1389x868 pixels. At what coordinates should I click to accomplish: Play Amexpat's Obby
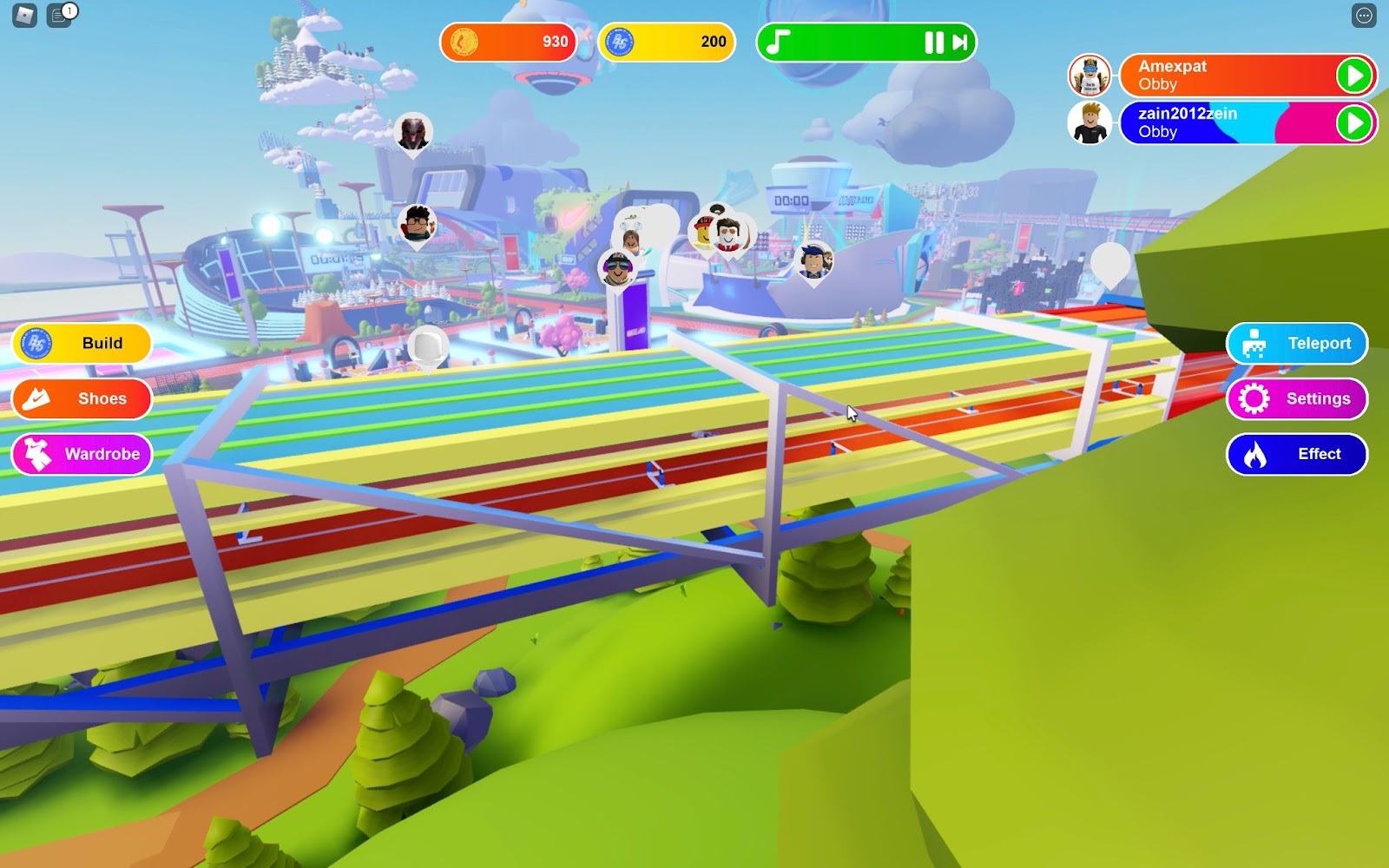coord(1354,76)
